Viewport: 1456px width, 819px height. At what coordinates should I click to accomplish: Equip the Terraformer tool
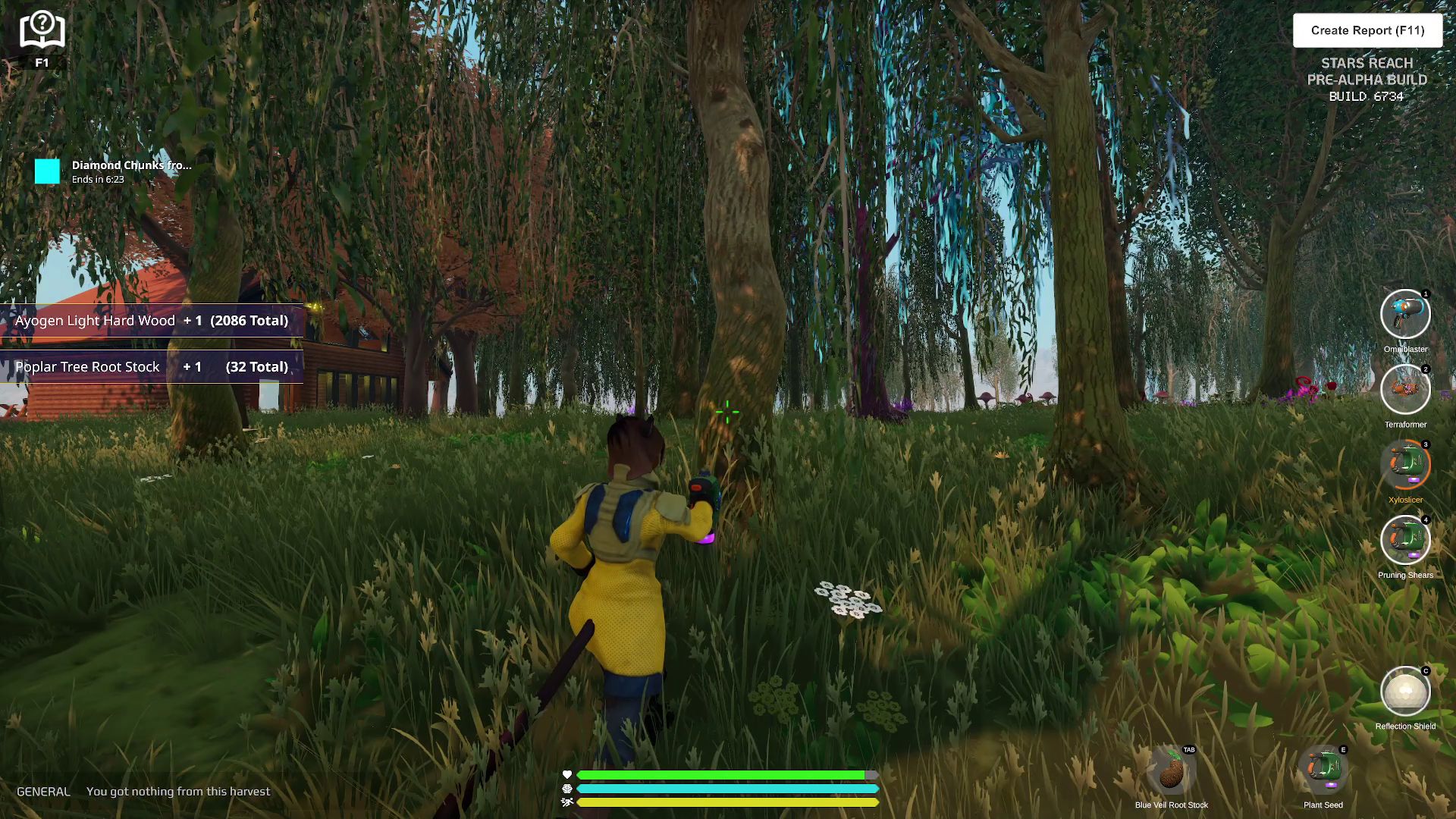coord(1405,390)
